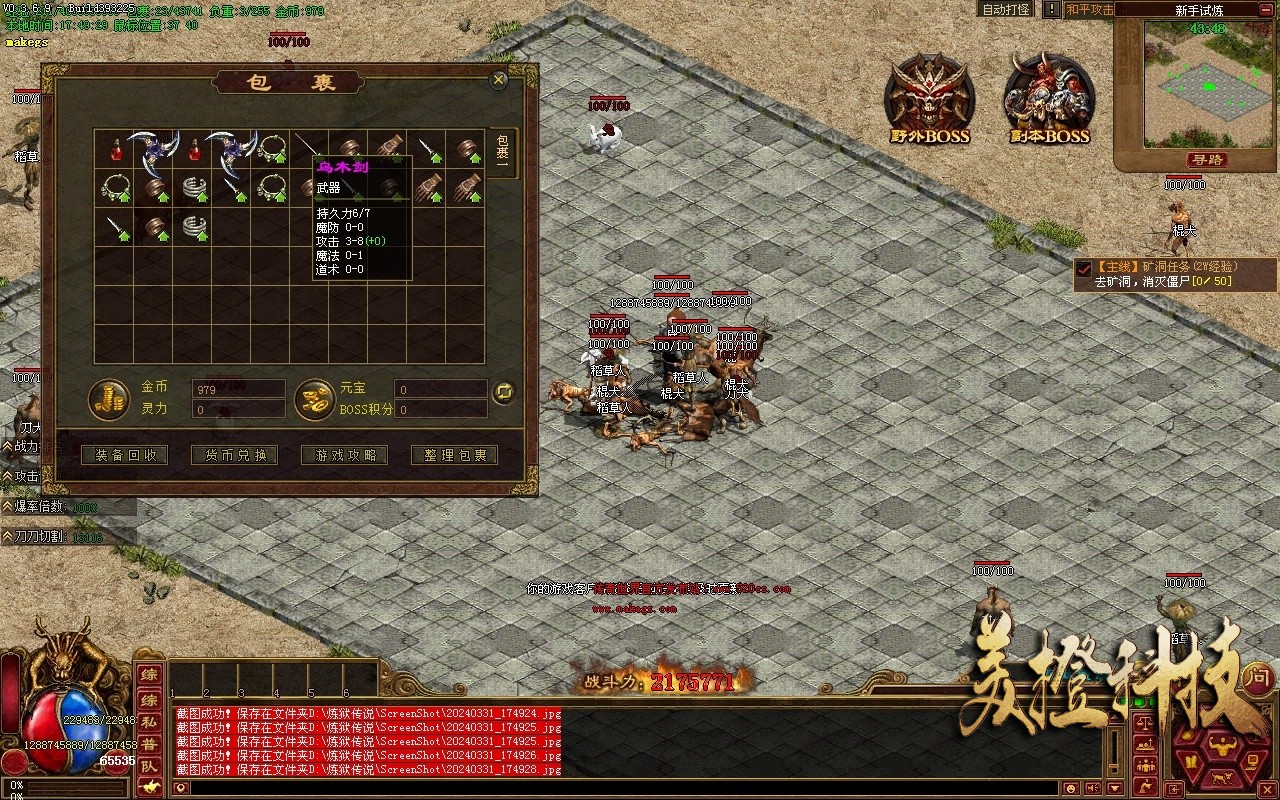Screen dimensions: 1280x800
Task: Close the 包裹 inventory window
Action: [x=498, y=80]
